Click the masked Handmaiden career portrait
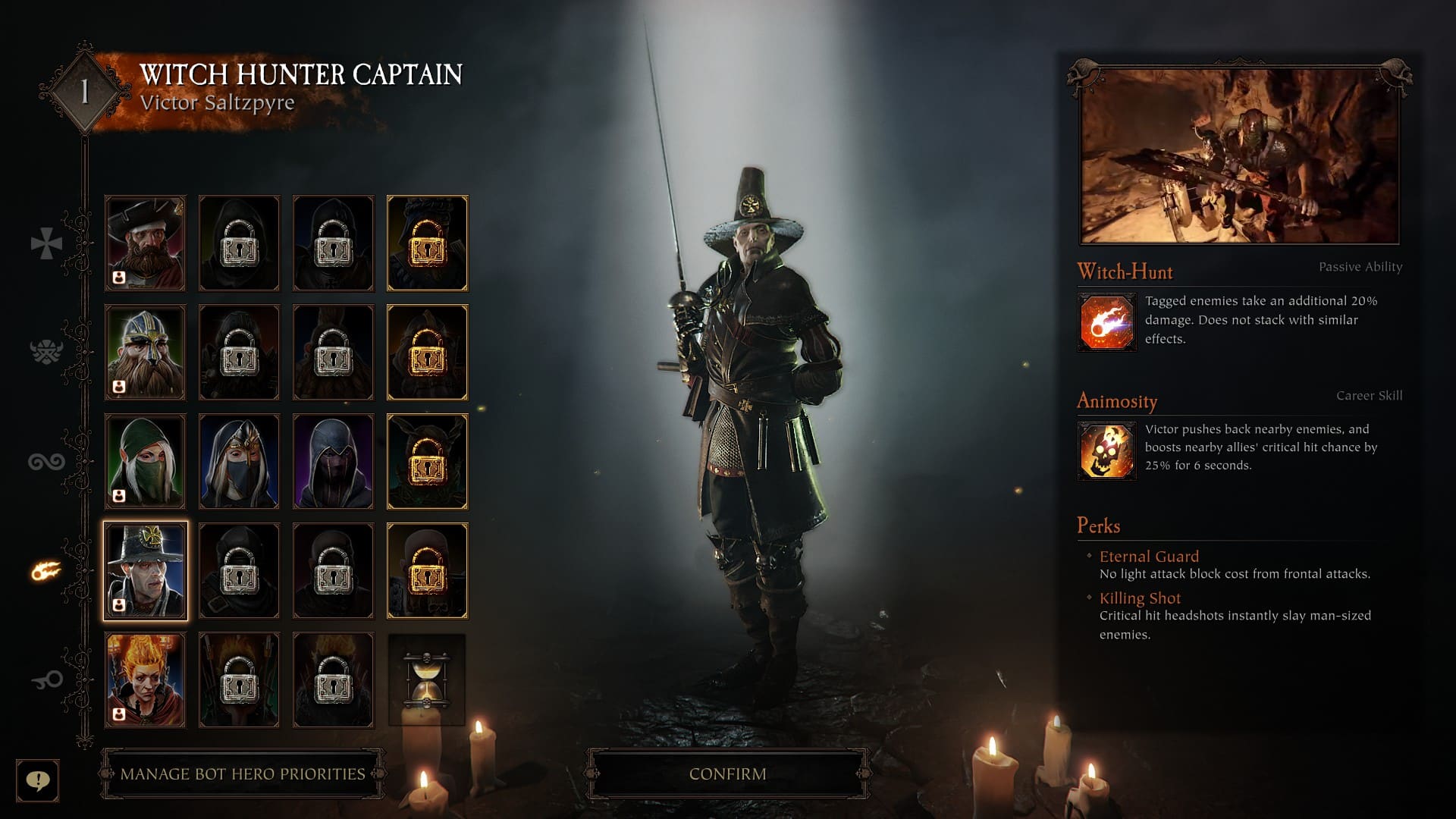This screenshot has height=819, width=1456. 239,460
